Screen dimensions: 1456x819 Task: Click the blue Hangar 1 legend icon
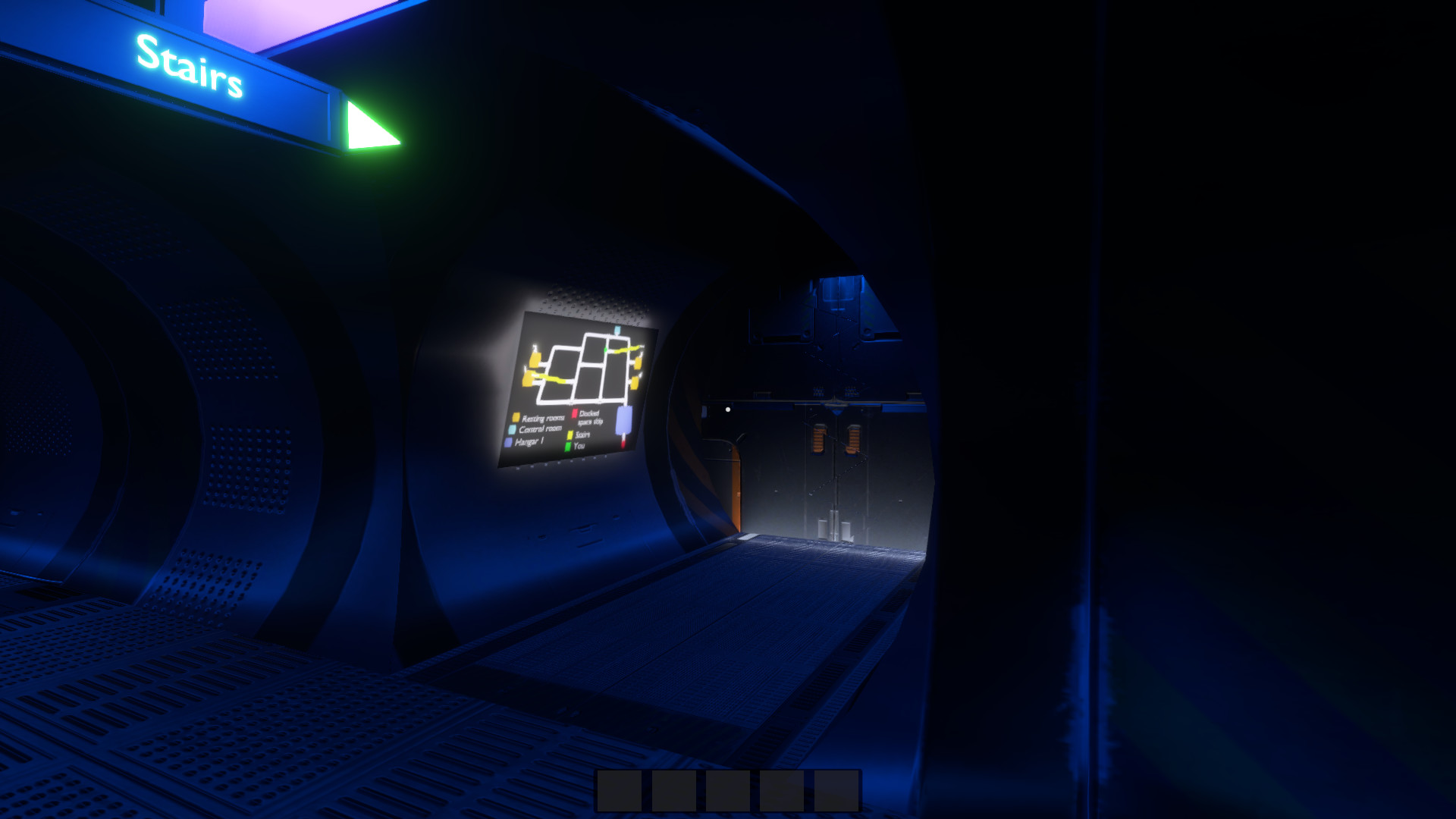(508, 441)
